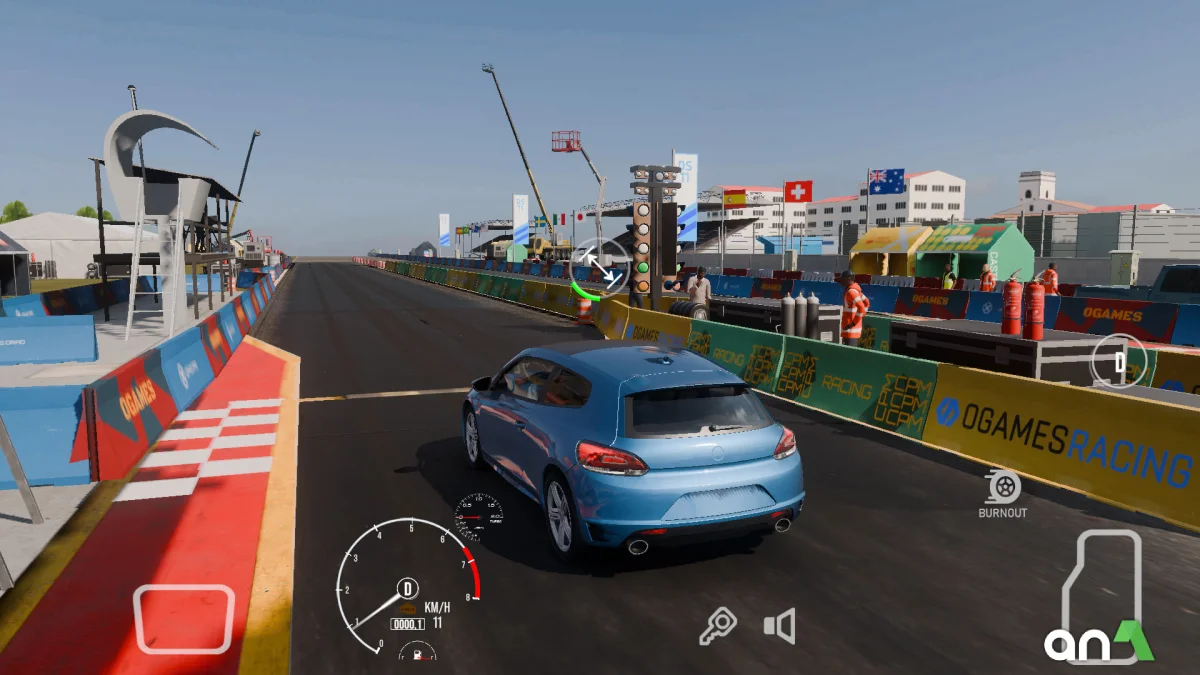This screenshot has height=675, width=1200.
Task: Tap the brake pedal button
Action: point(184,618)
